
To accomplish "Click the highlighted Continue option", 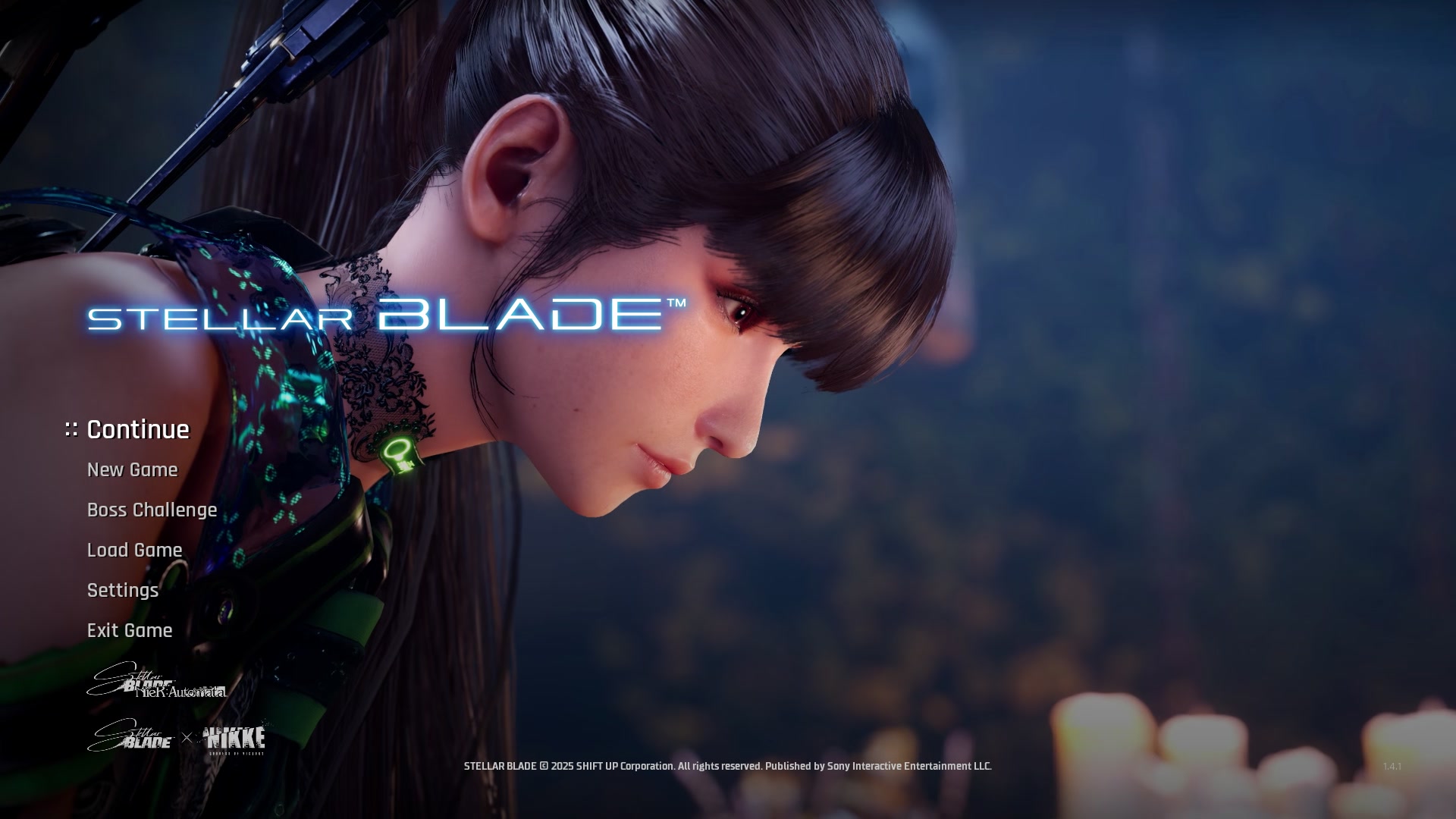I will click(137, 429).
